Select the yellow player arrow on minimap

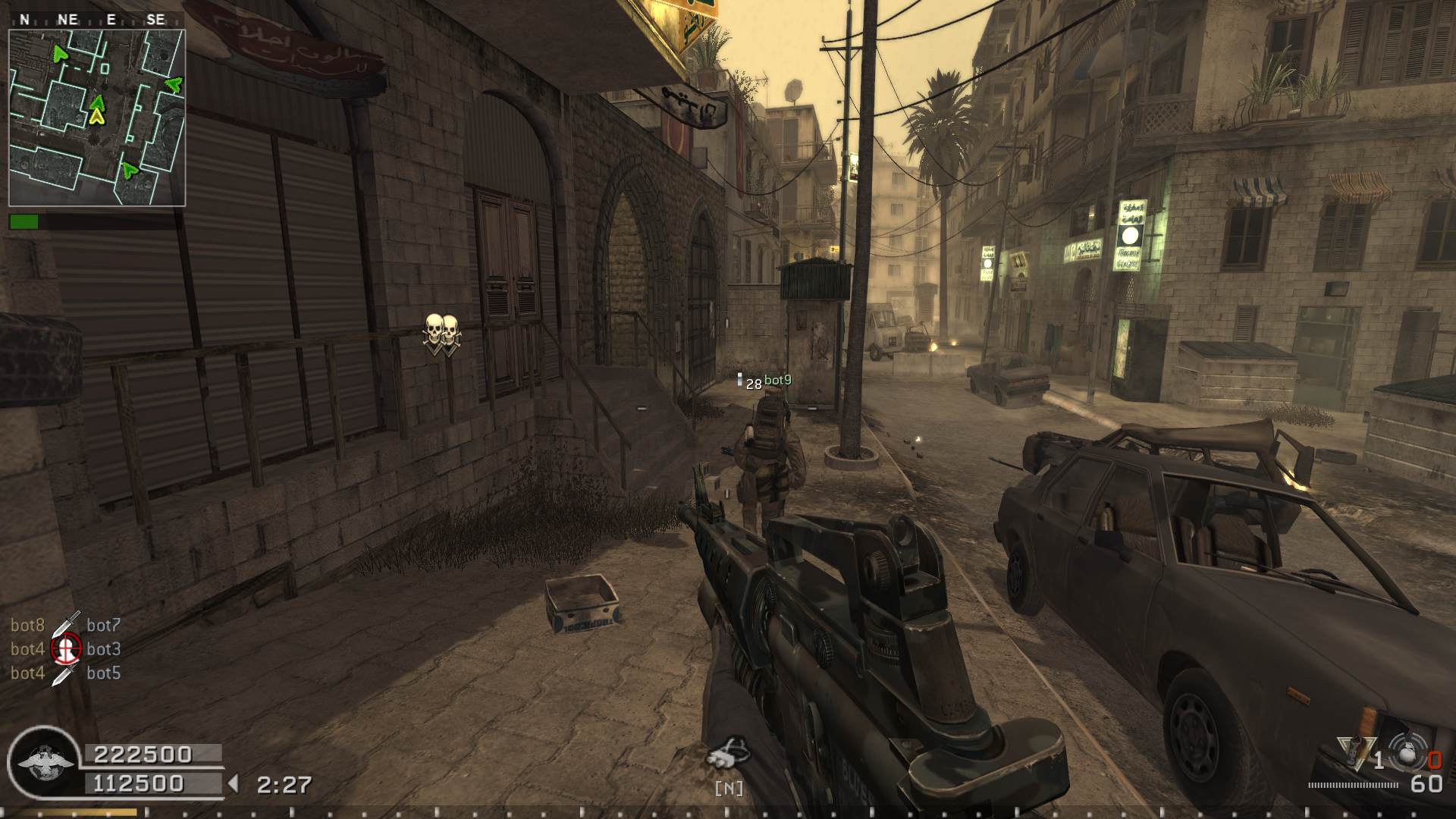pos(96,116)
